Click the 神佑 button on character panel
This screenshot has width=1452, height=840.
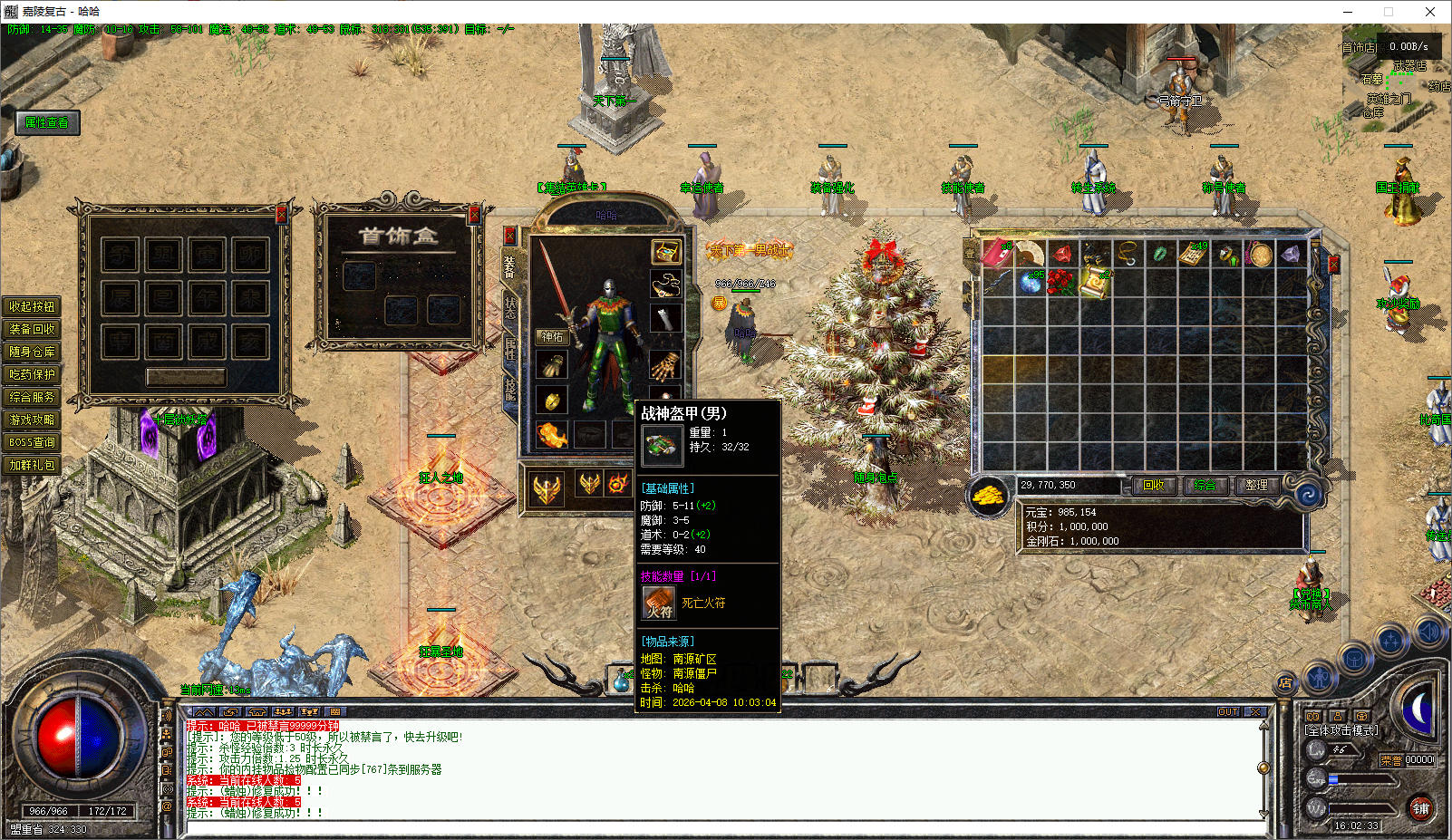click(x=552, y=337)
